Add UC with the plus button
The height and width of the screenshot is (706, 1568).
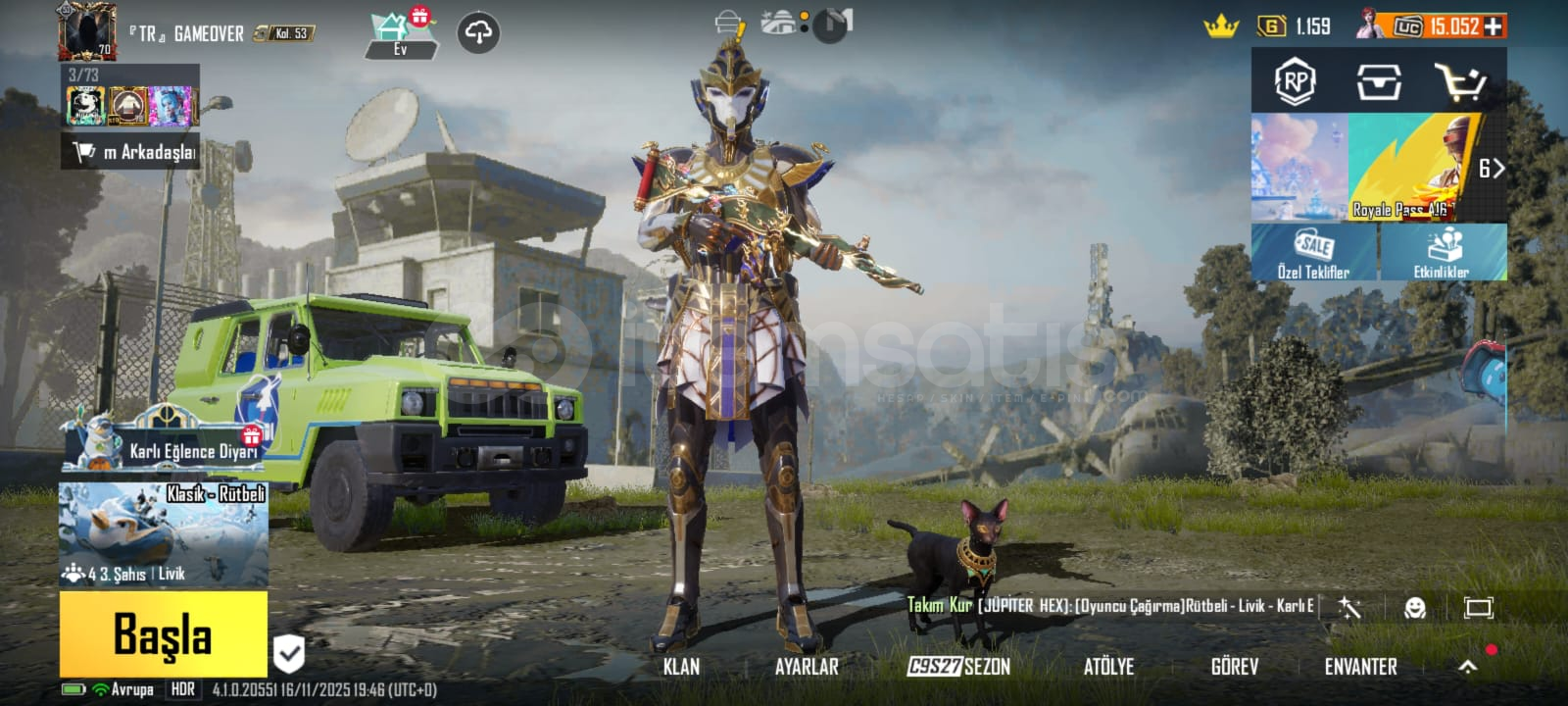click(x=1494, y=26)
